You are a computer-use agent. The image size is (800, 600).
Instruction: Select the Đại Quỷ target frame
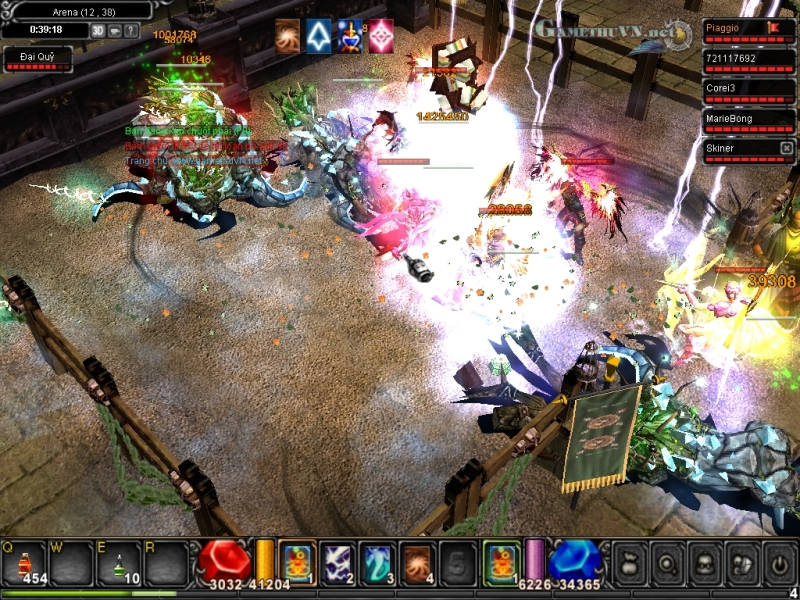click(x=38, y=58)
